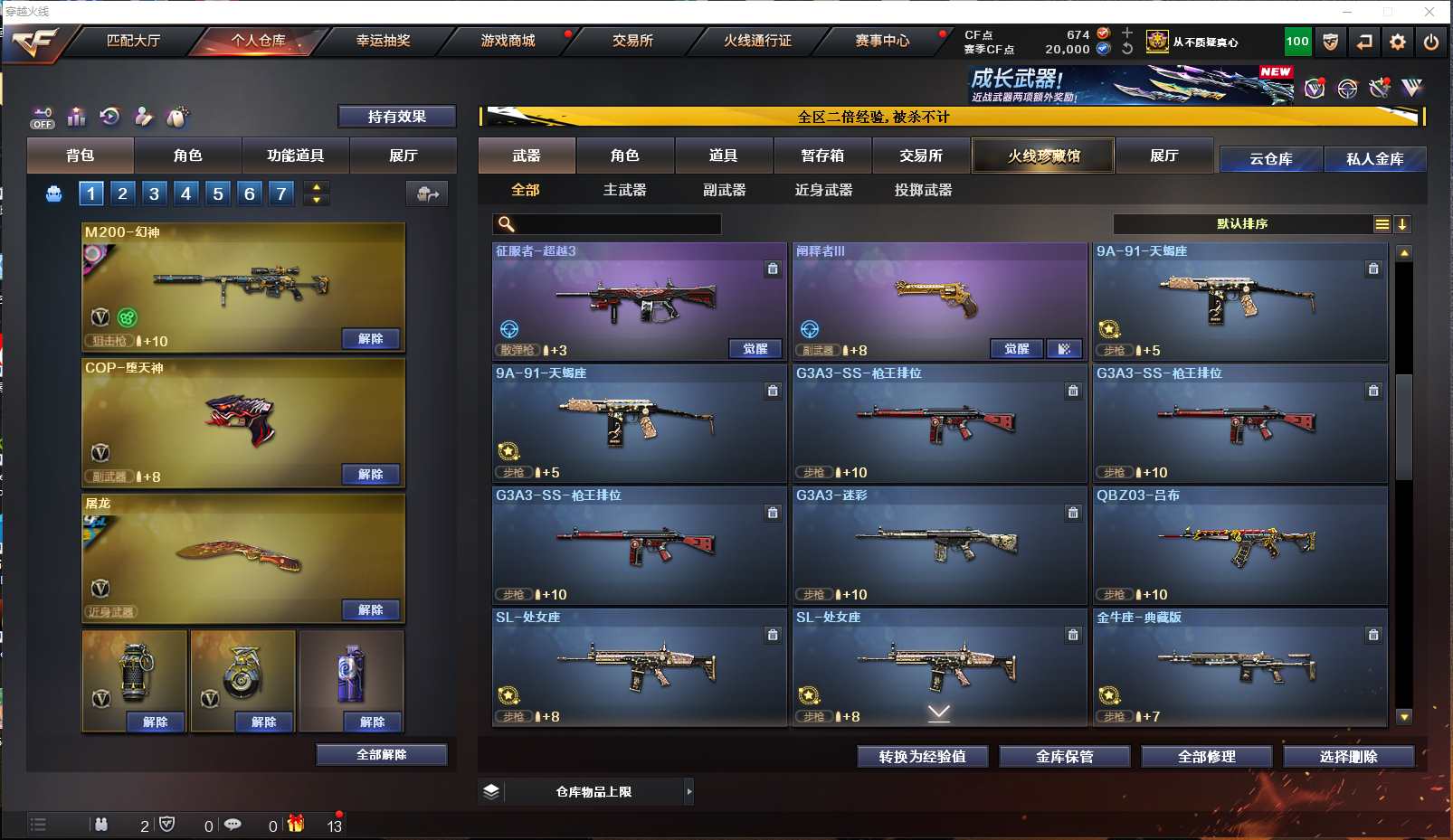Image resolution: width=1453 pixels, height=840 pixels.
Task: Go to 游戏商城 game store
Action: [508, 41]
